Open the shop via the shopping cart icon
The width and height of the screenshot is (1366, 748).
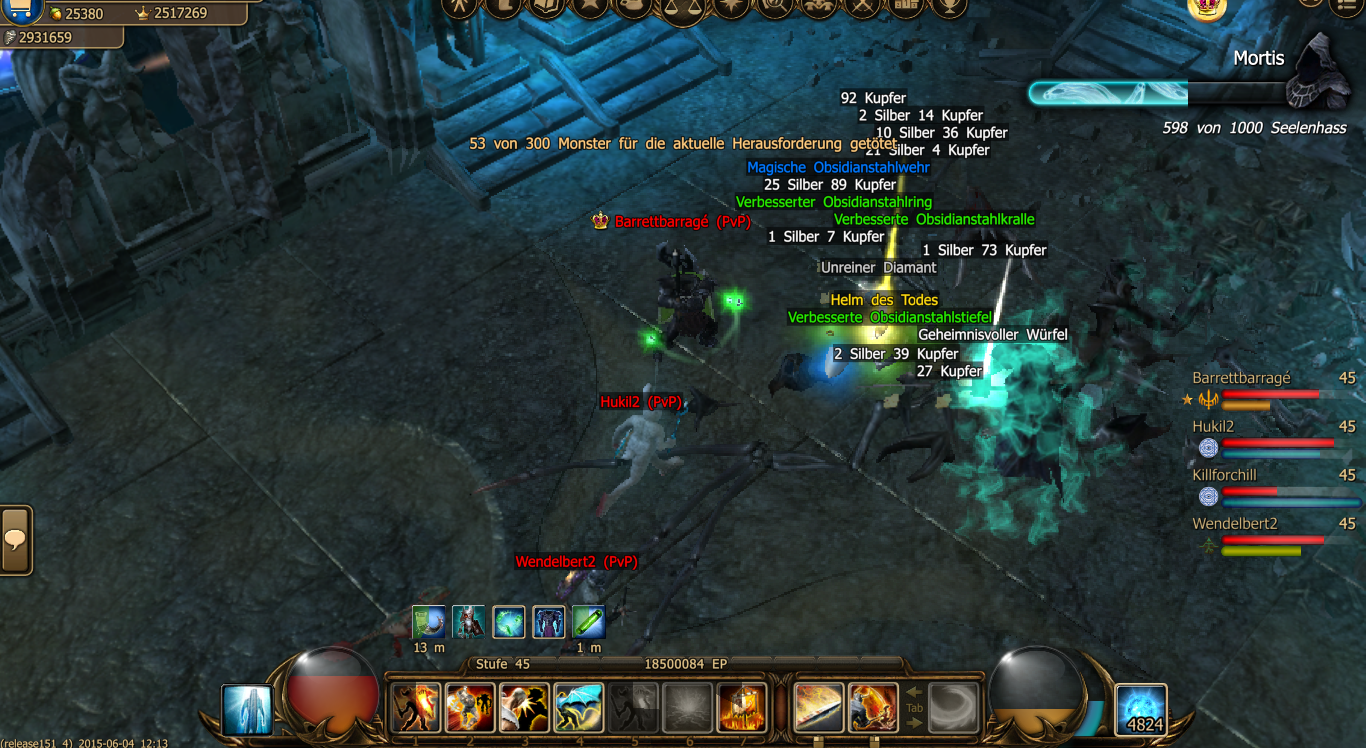click(x=22, y=10)
